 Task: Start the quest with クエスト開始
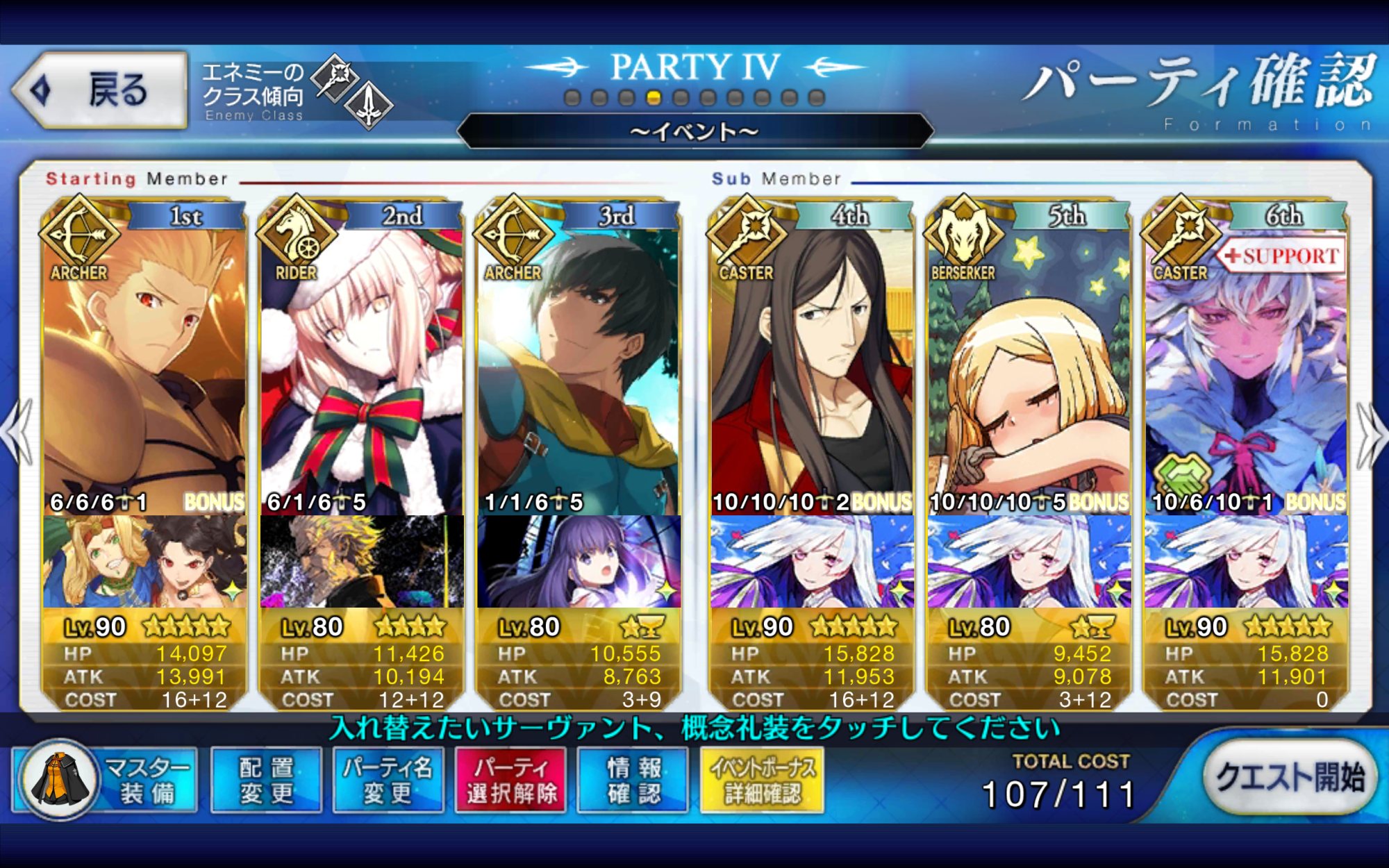pos(1290,778)
